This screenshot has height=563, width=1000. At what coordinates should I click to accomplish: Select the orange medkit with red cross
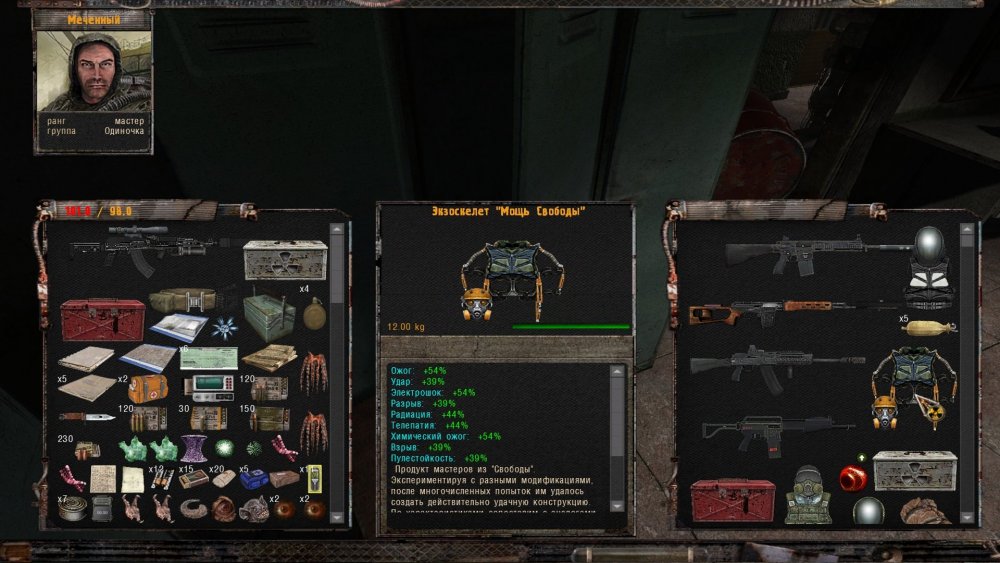[x=148, y=388]
